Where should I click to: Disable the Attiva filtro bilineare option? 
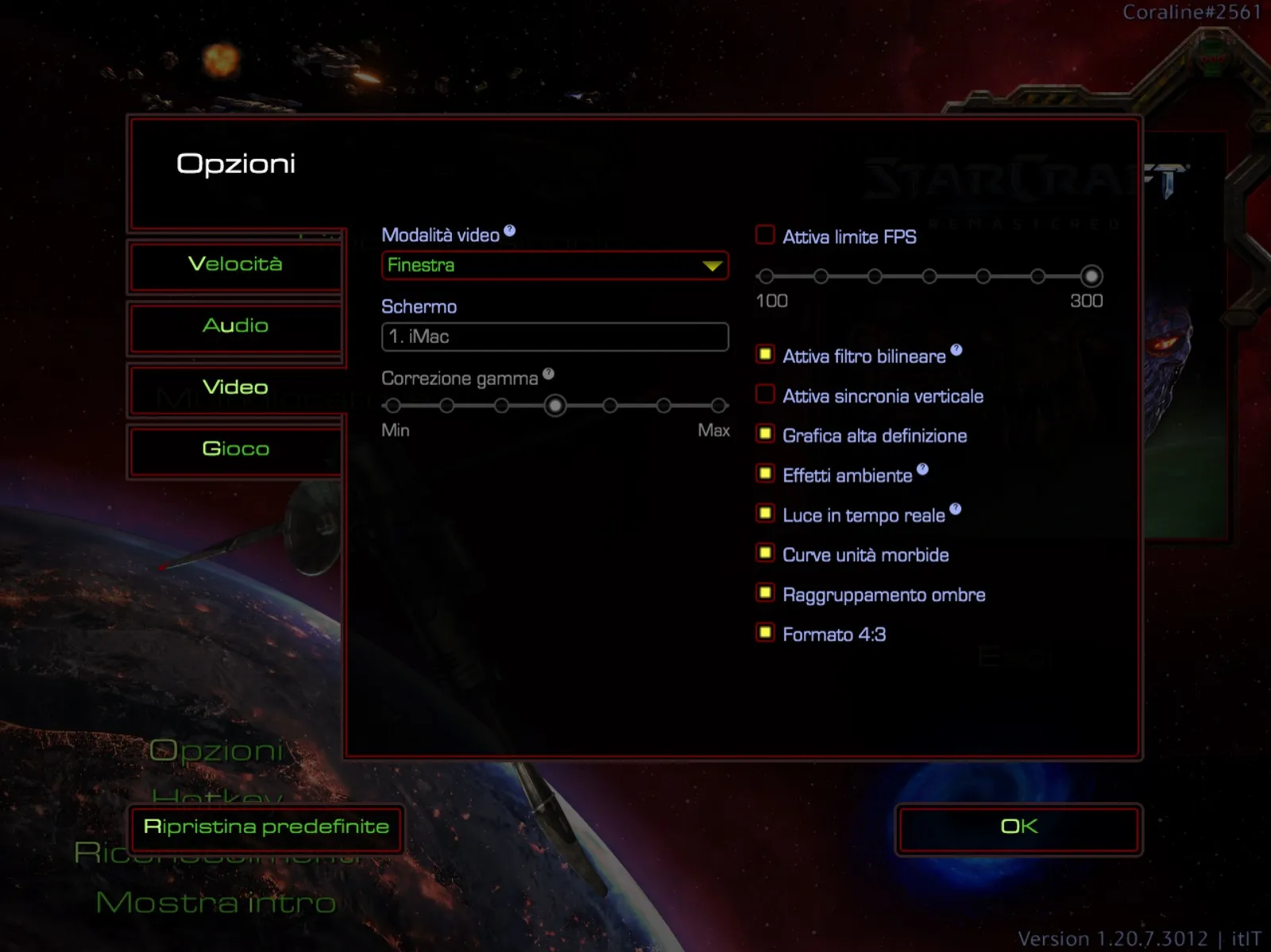764,354
